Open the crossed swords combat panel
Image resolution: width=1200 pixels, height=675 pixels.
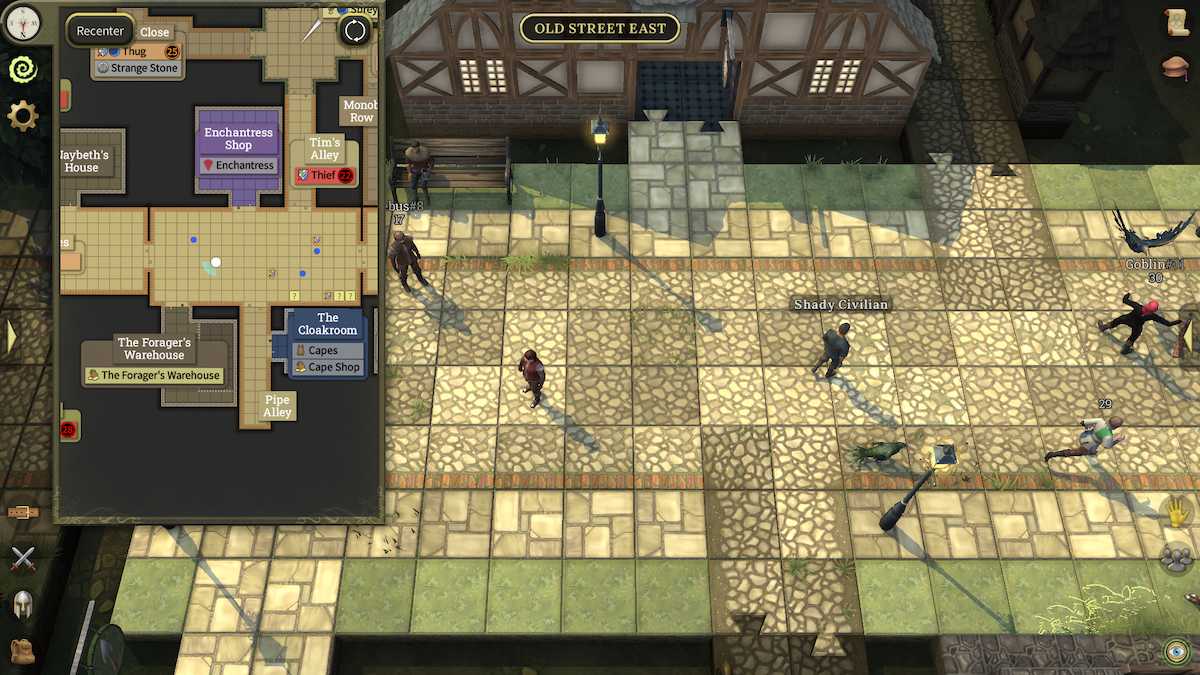(22, 559)
